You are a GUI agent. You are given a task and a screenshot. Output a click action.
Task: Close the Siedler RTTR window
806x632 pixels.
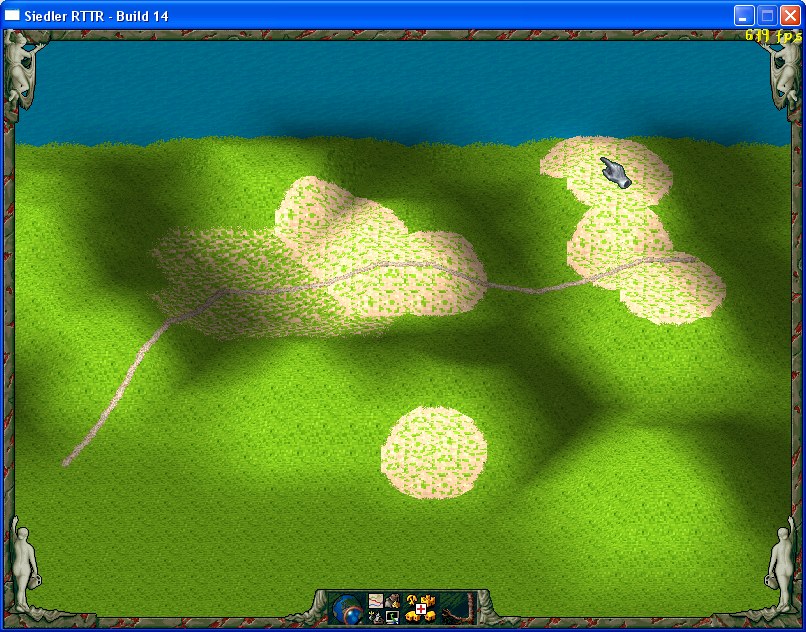(x=790, y=15)
